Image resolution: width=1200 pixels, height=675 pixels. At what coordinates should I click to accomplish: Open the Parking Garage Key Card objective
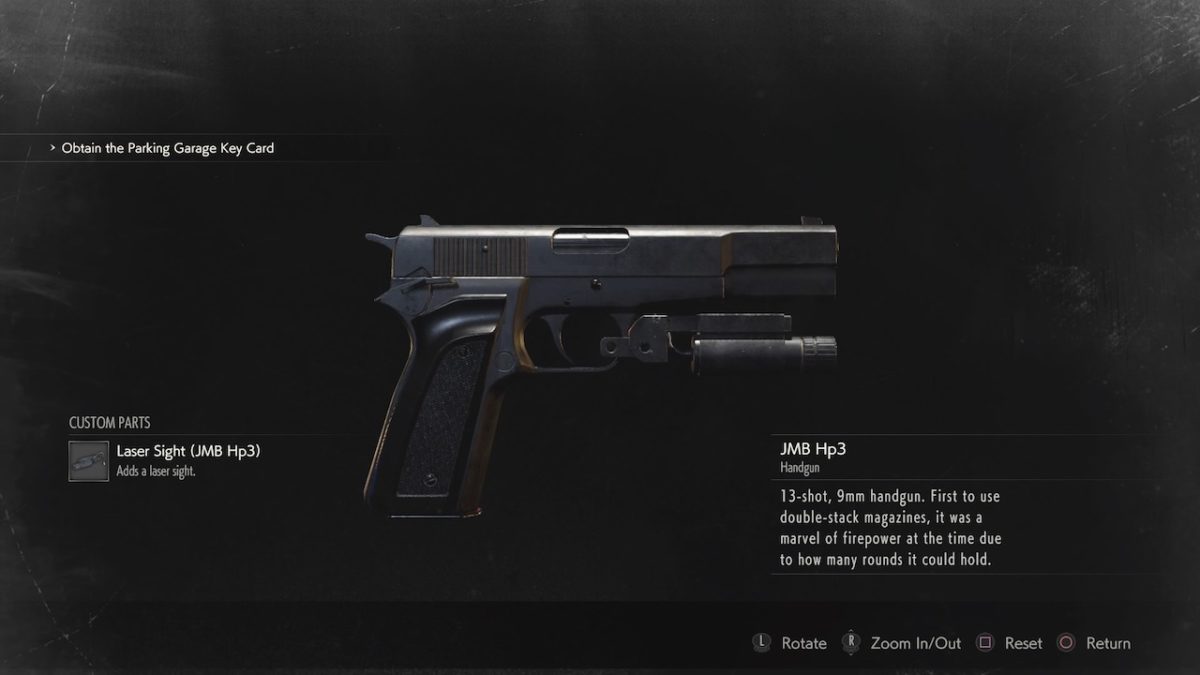click(167, 148)
